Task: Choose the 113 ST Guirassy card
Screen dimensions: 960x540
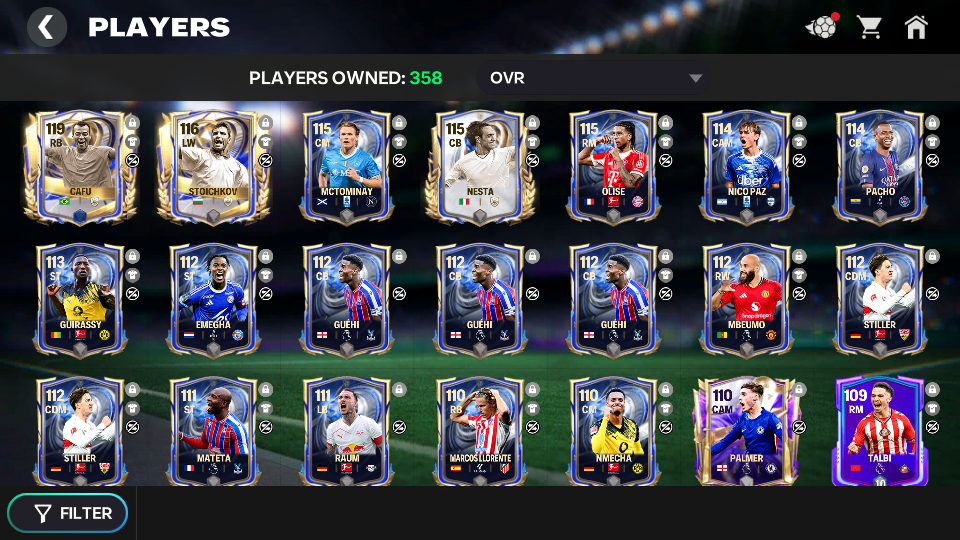Action: click(79, 298)
